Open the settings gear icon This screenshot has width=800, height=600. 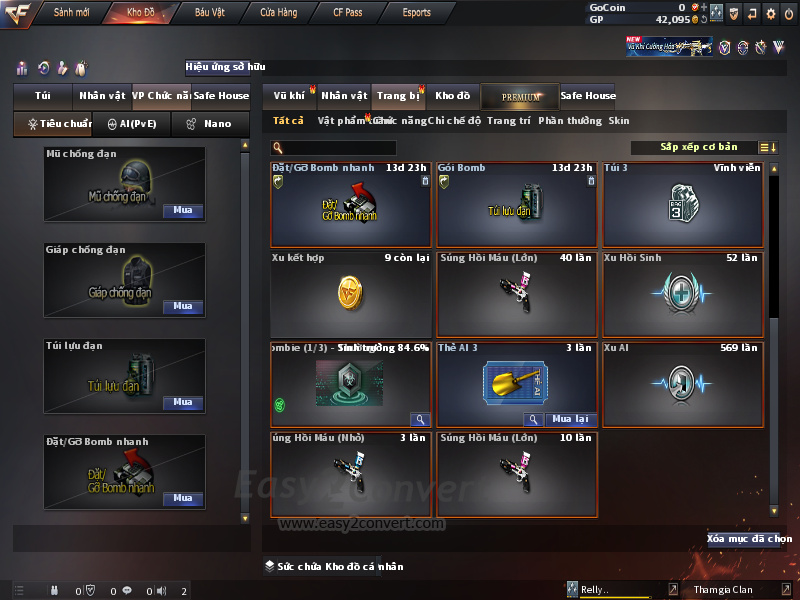click(x=770, y=13)
